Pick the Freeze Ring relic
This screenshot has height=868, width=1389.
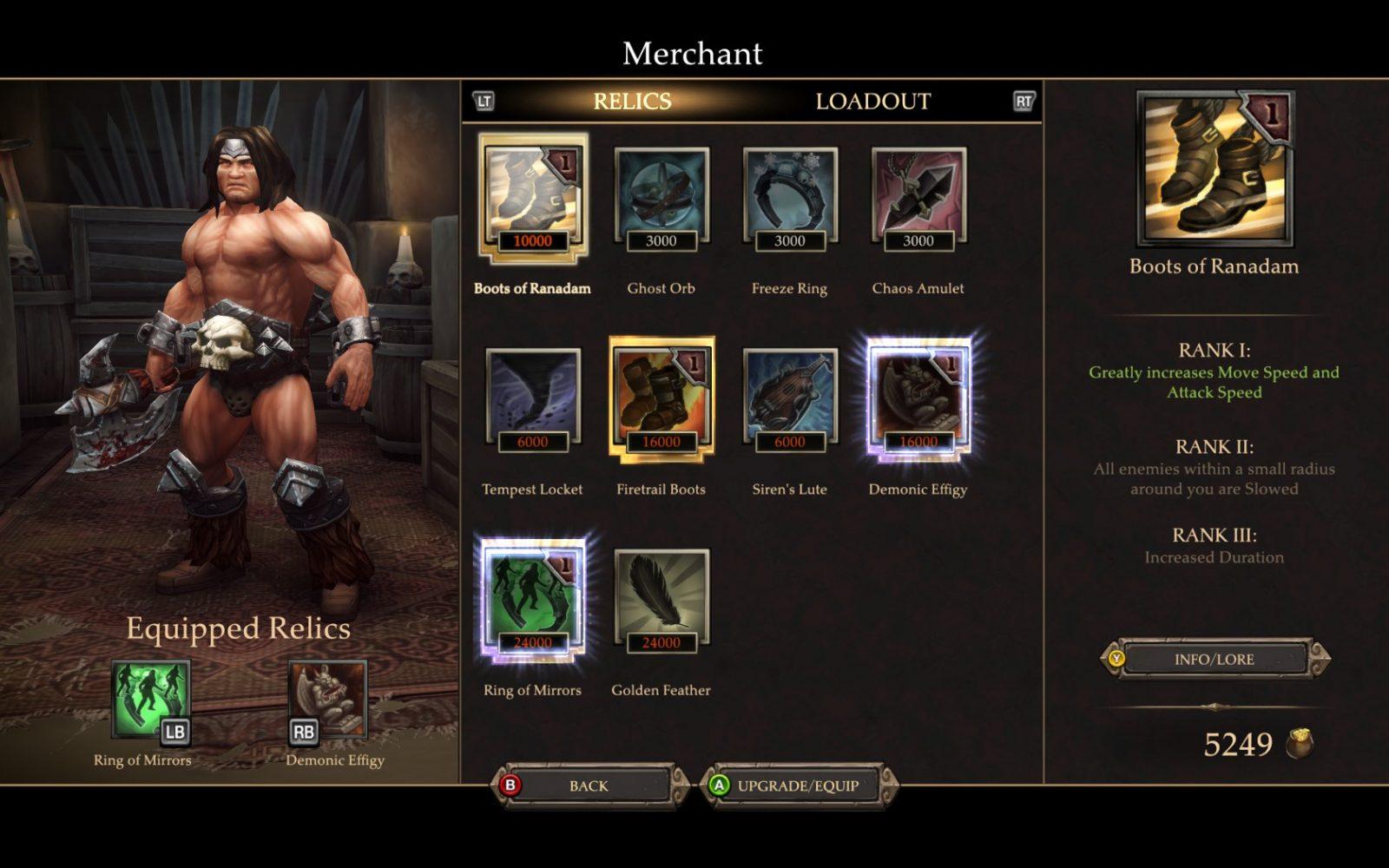tap(789, 199)
